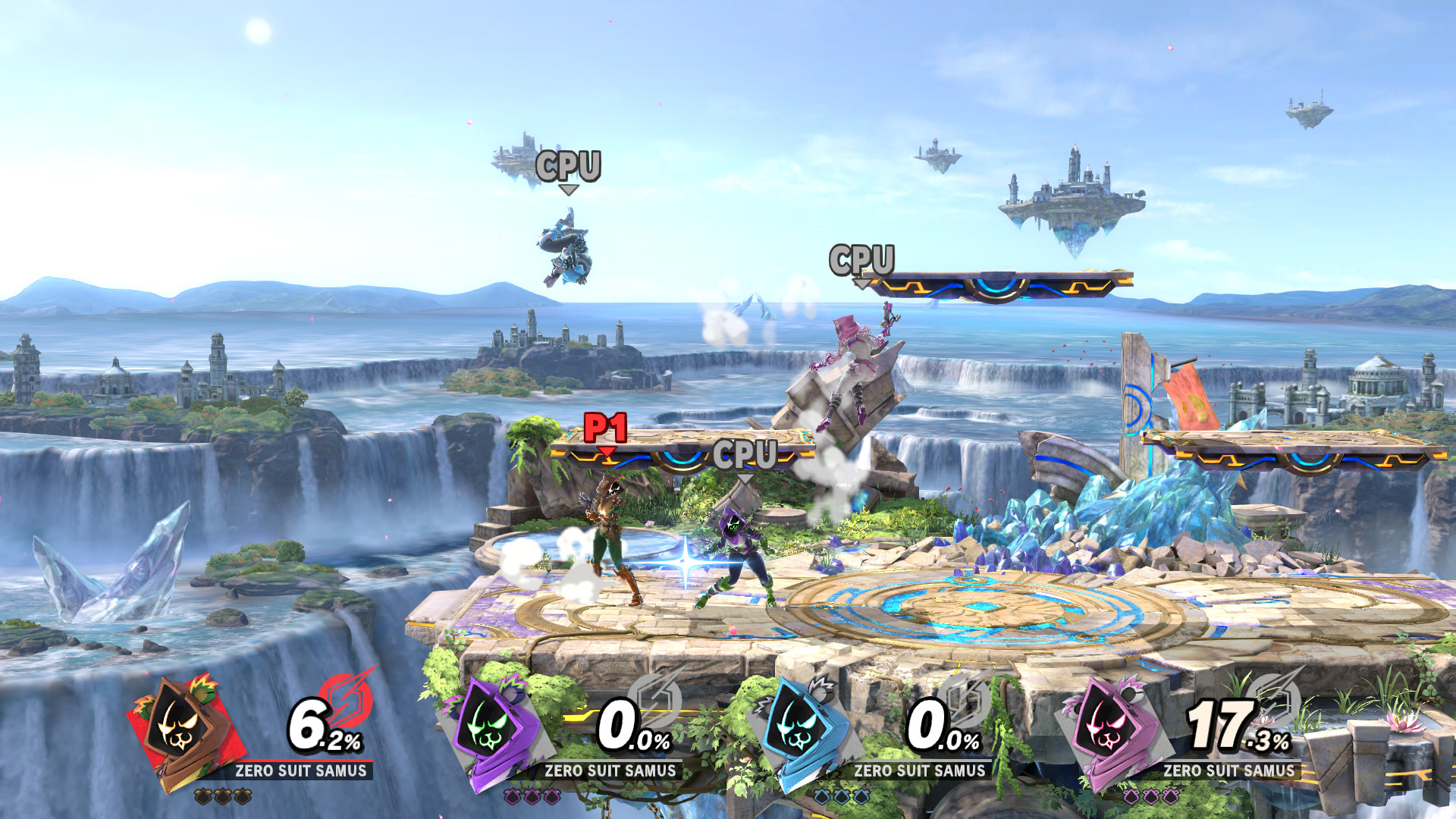This screenshot has height=819, width=1456.
Task: Click the CPU label above the floating platform
Action: click(863, 260)
